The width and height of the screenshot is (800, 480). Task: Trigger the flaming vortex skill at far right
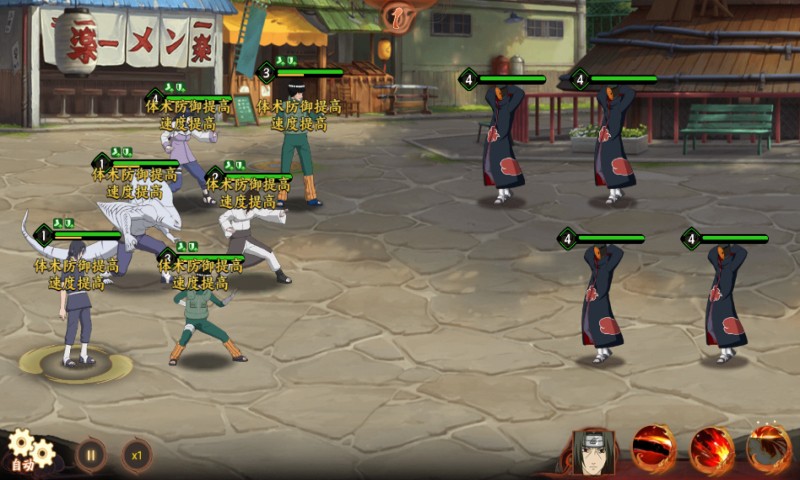tap(769, 450)
